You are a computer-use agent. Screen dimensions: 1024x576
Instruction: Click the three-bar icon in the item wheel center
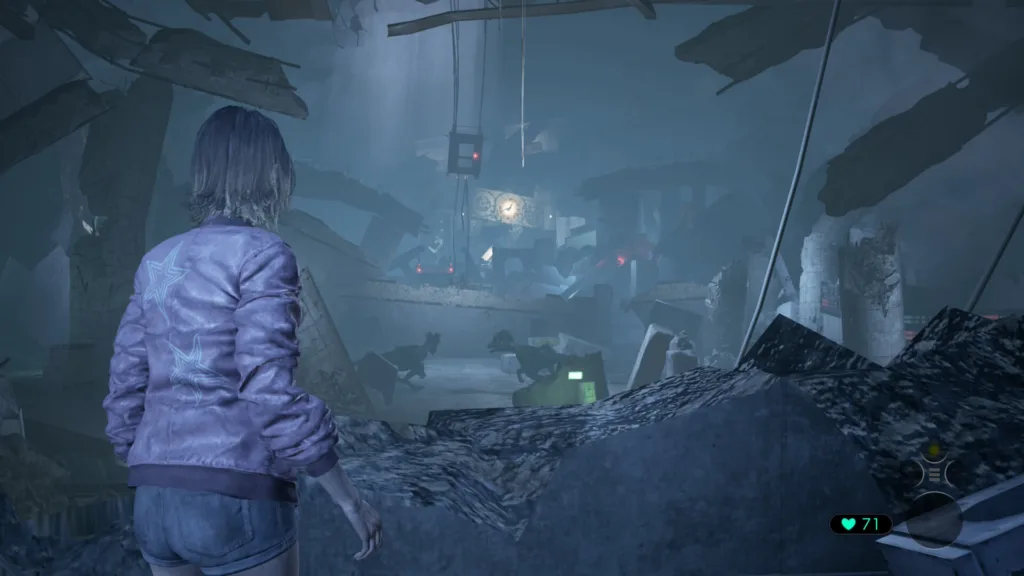click(x=934, y=473)
